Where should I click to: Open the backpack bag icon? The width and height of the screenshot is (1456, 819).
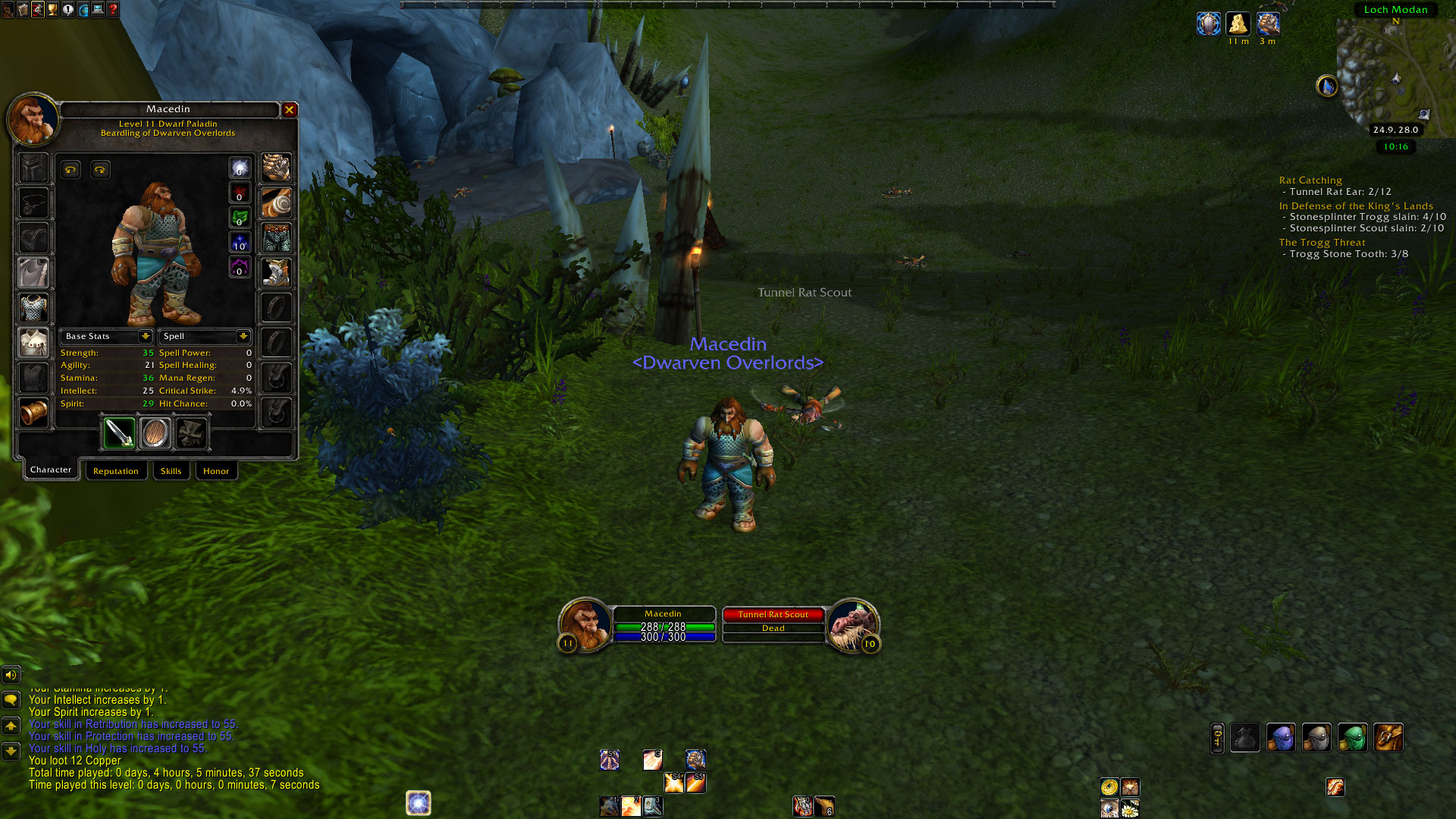[1388, 737]
